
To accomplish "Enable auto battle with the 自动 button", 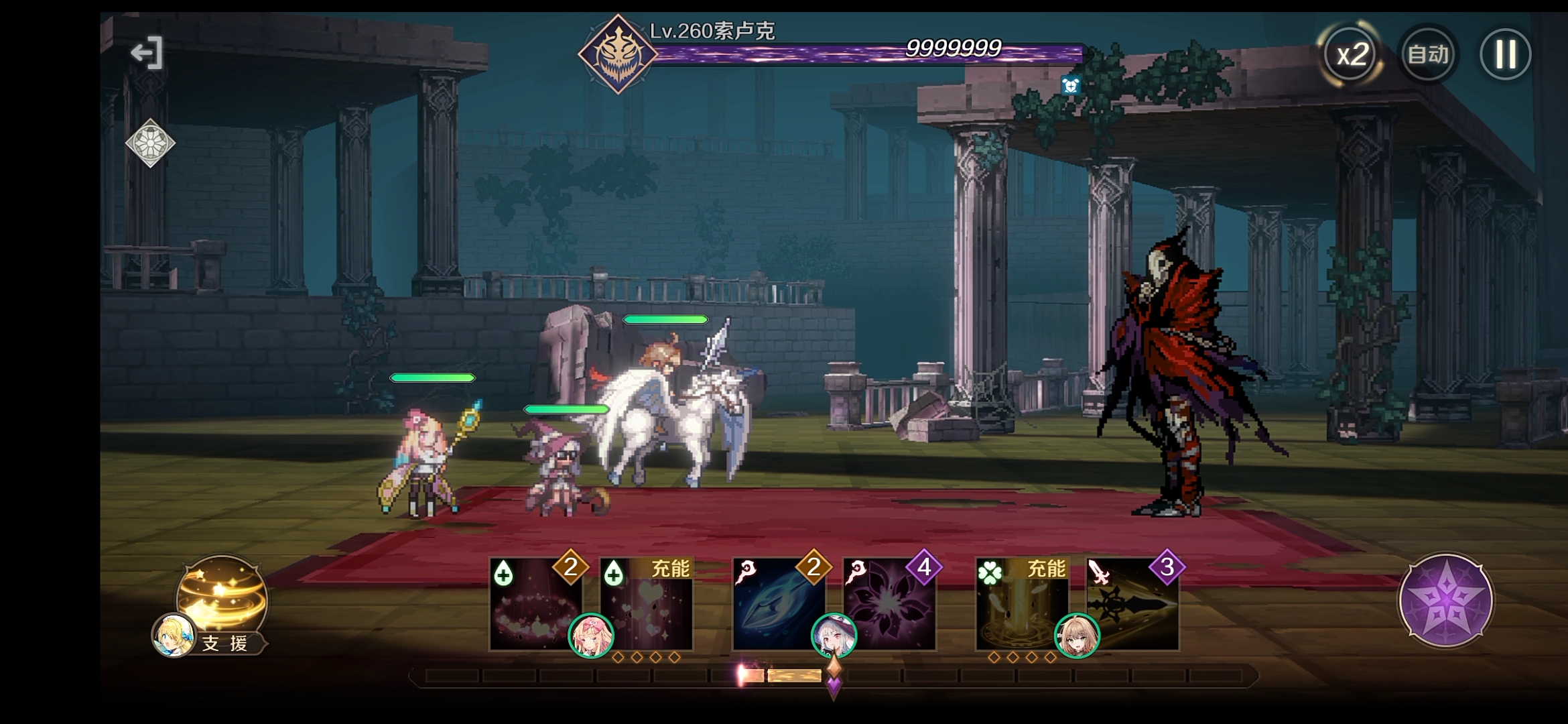I will [1428, 54].
